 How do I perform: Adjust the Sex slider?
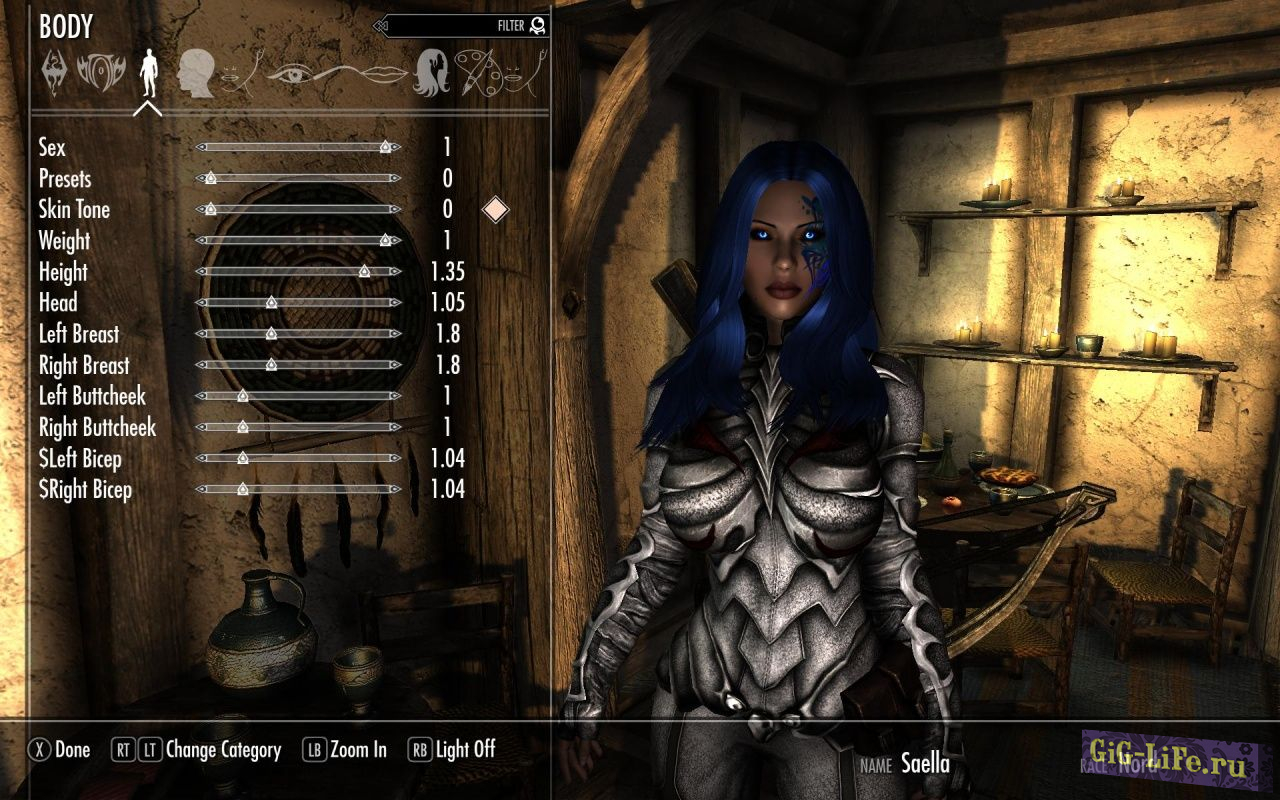298,147
